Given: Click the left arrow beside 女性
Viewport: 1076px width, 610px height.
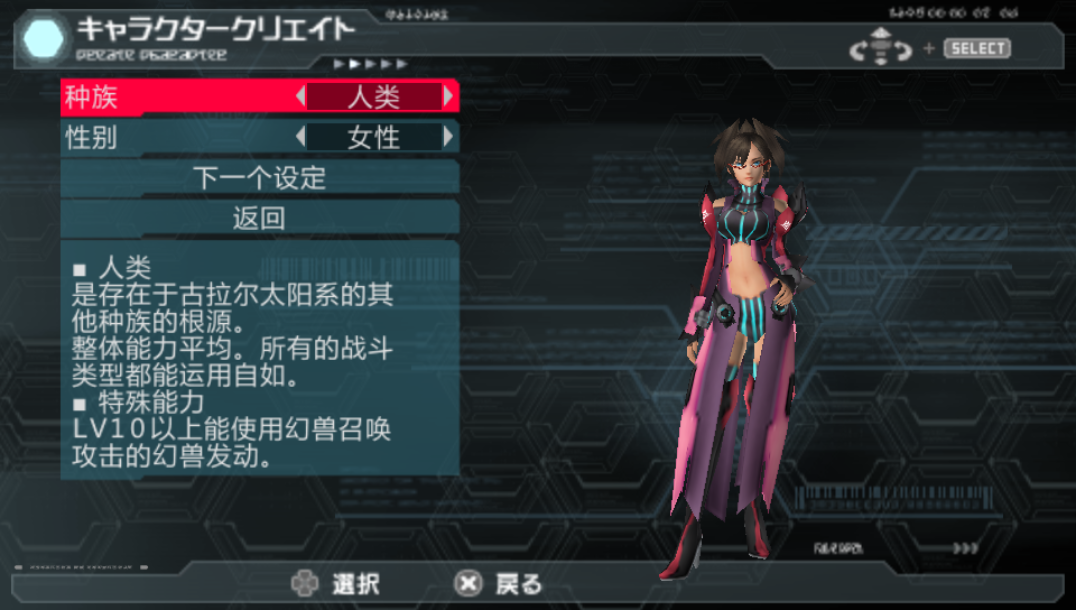Looking at the screenshot, I should pos(301,137).
